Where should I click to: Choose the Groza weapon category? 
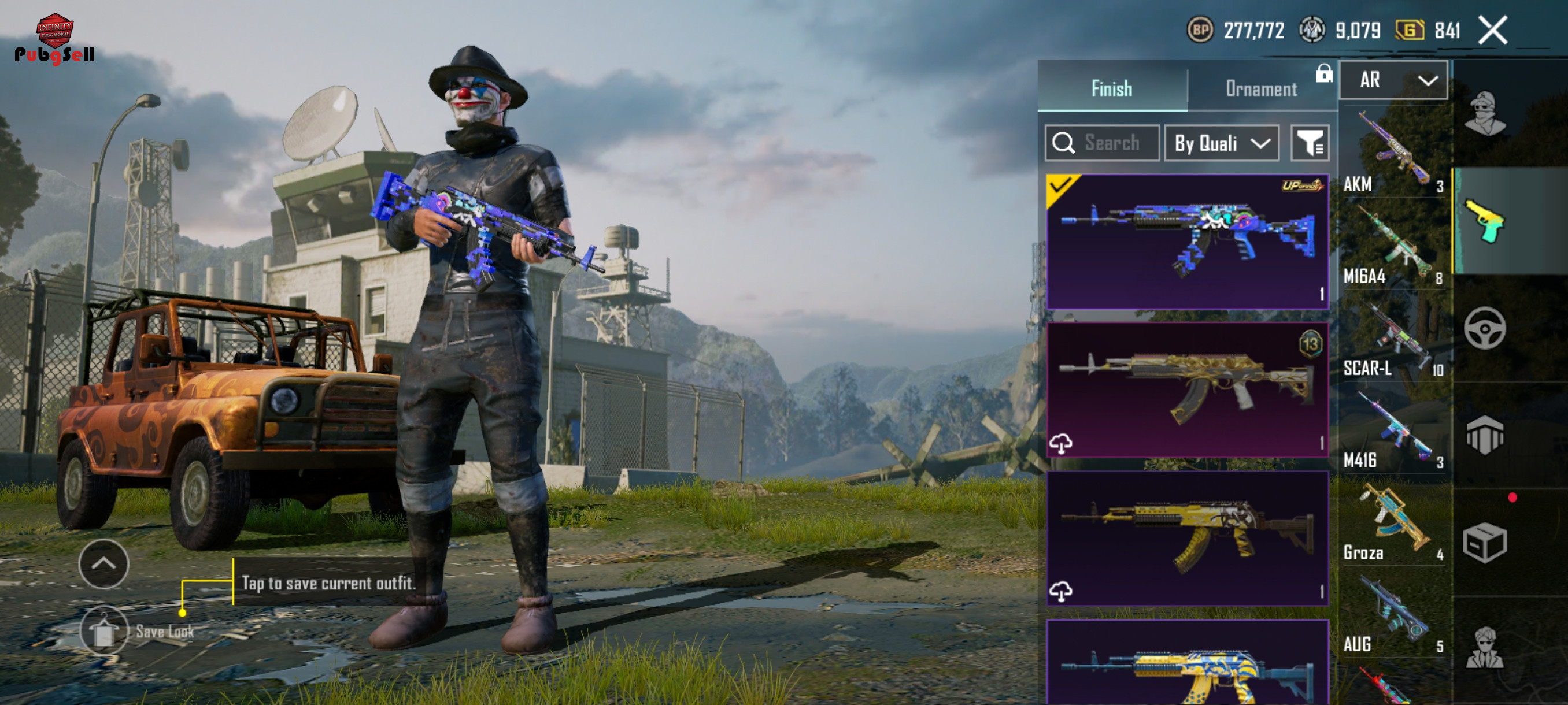[x=1393, y=522]
